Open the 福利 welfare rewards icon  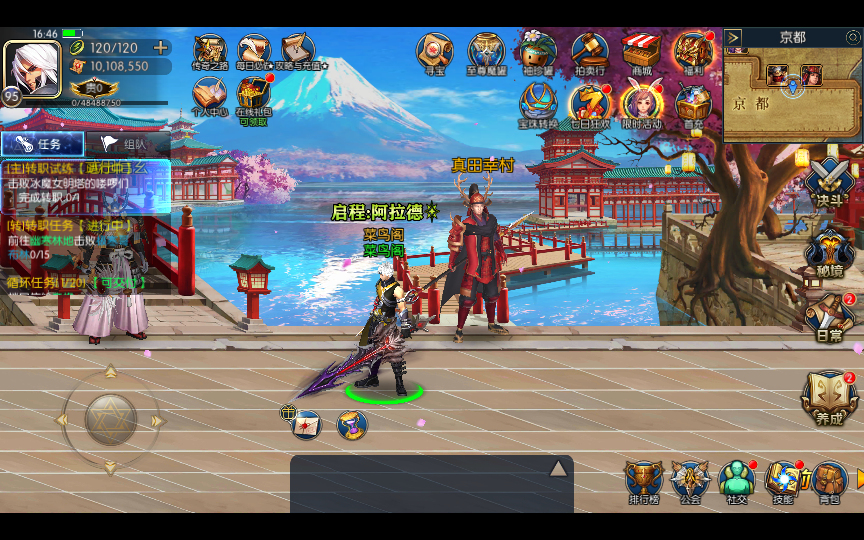[x=692, y=52]
